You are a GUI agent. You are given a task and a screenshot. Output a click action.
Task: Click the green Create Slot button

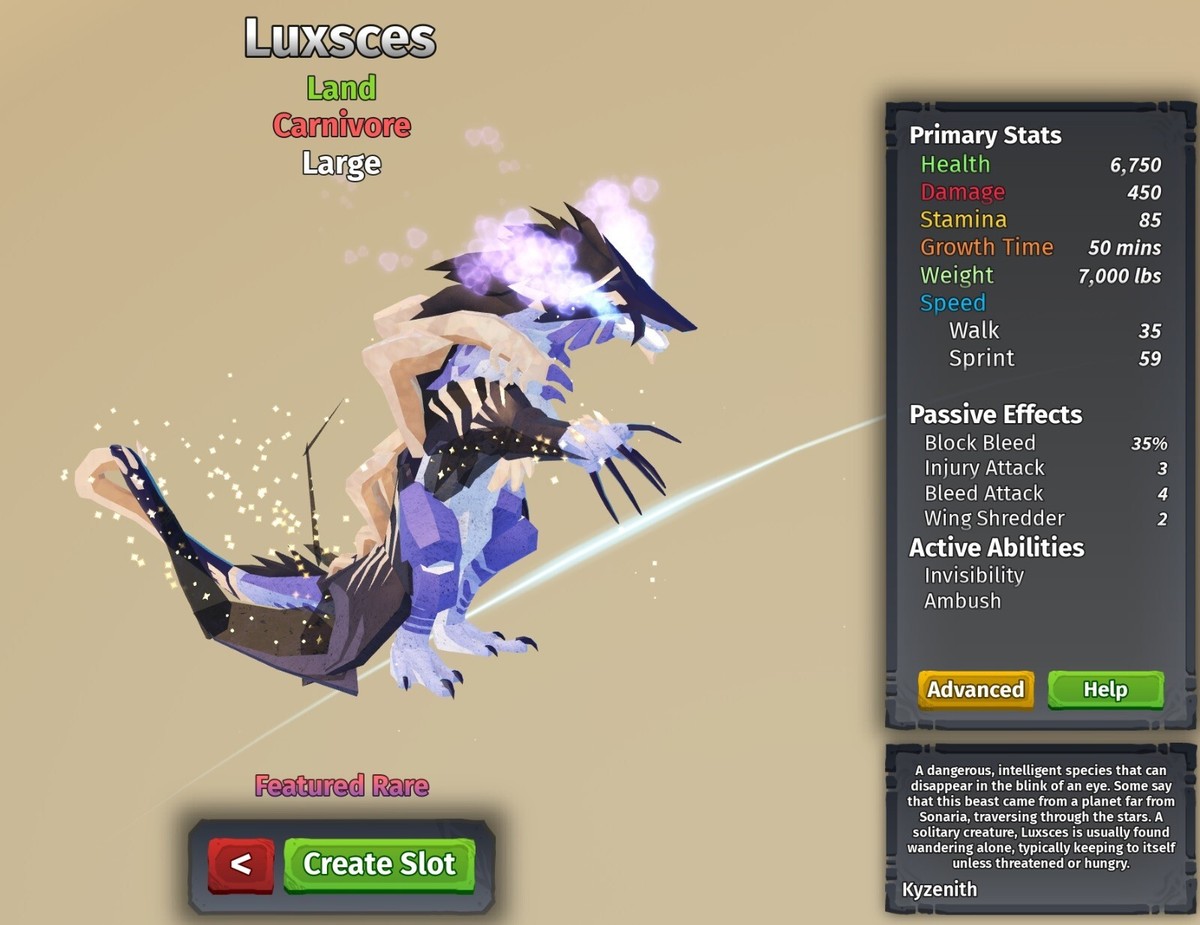point(379,864)
